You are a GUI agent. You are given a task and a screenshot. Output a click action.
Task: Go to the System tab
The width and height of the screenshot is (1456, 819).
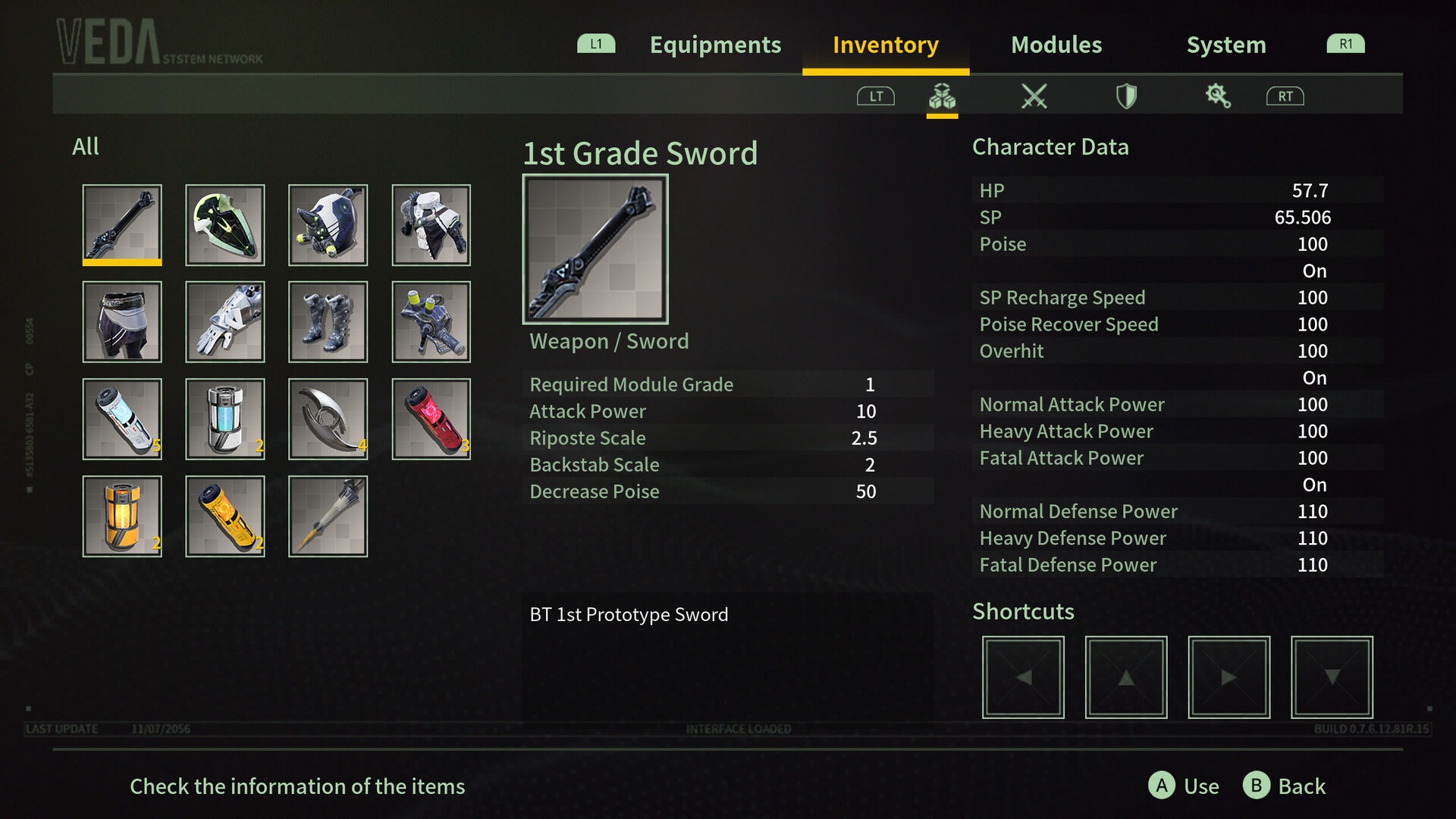click(x=1225, y=45)
